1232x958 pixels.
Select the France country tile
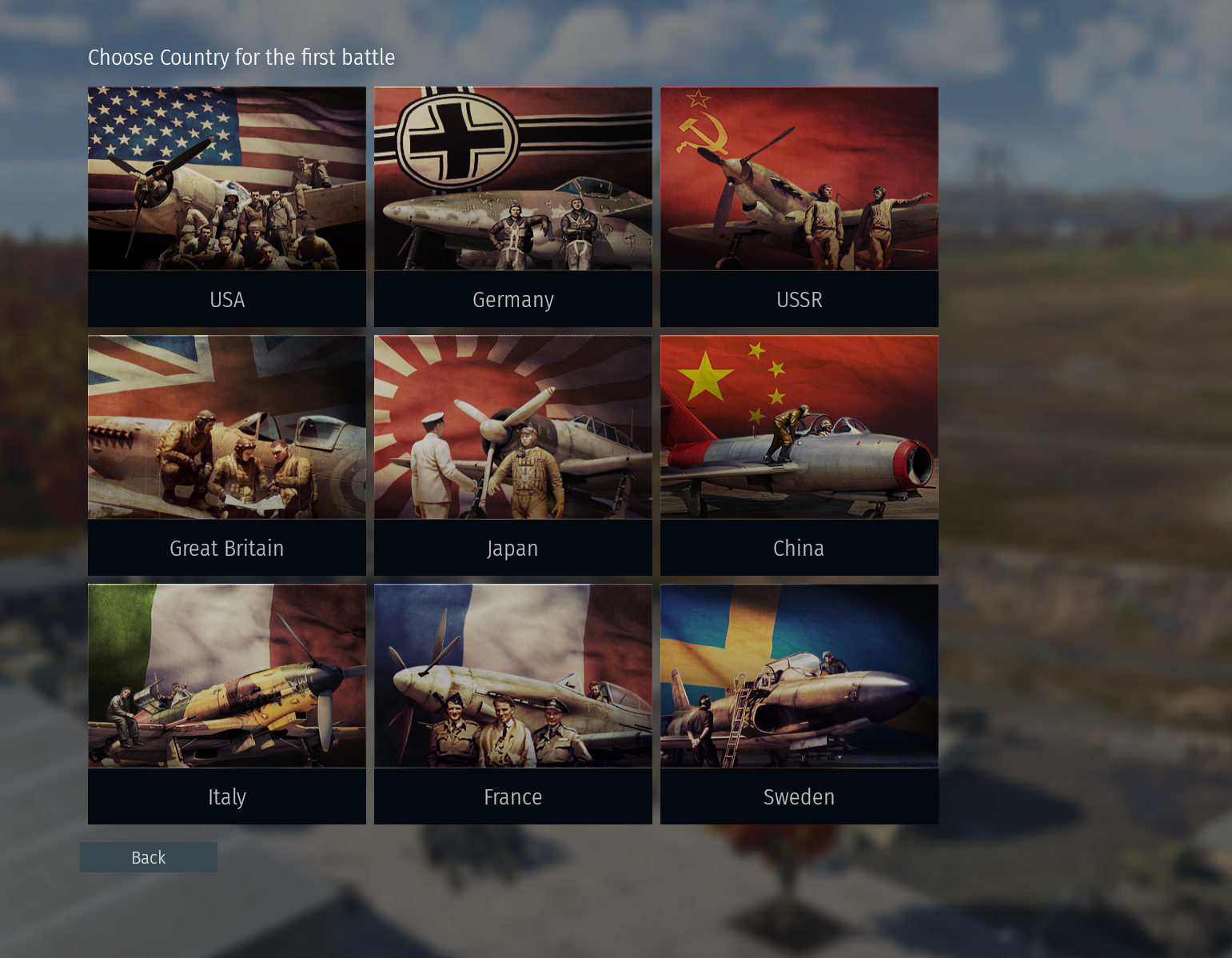pos(512,704)
